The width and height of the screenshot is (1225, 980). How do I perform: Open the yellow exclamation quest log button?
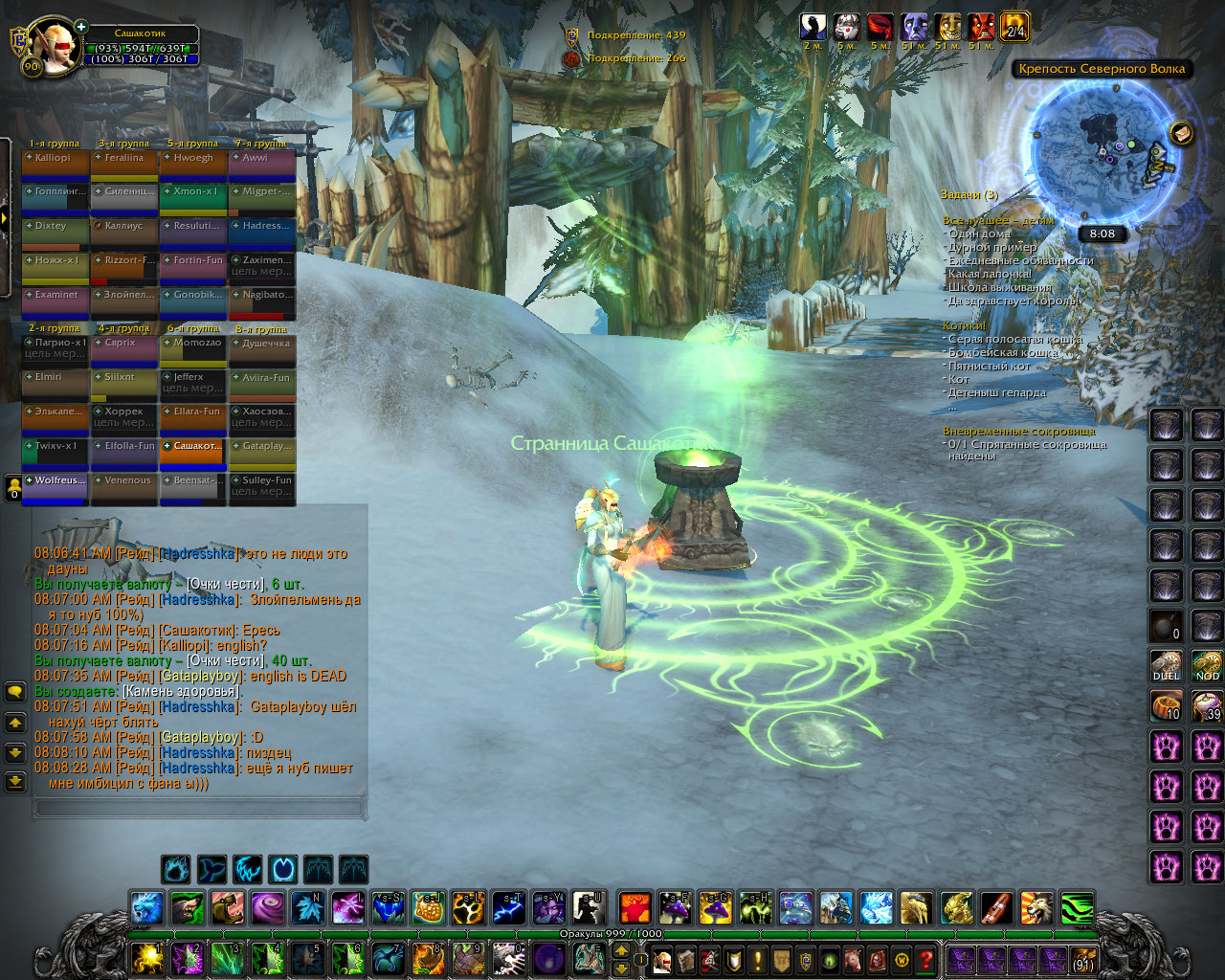758,959
